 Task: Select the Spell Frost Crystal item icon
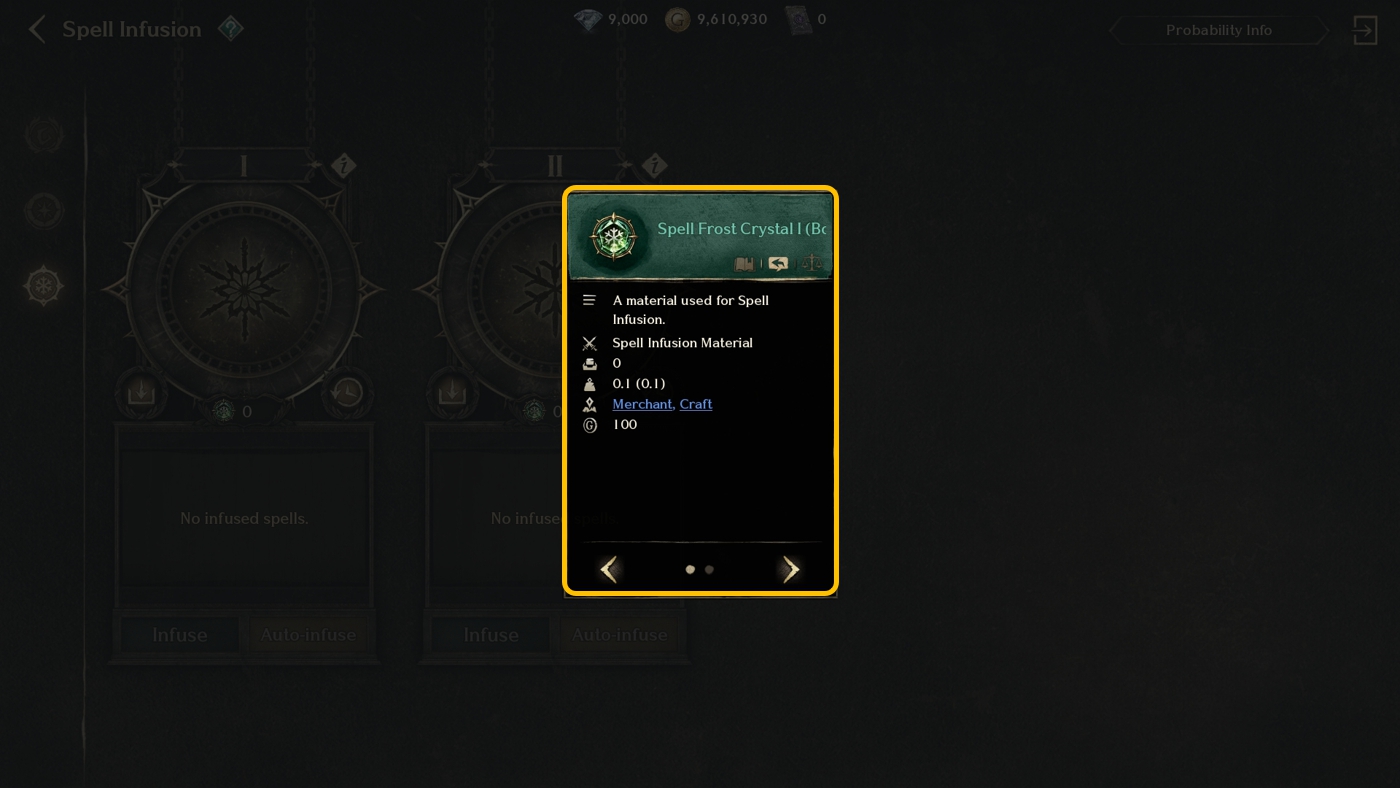tap(613, 237)
